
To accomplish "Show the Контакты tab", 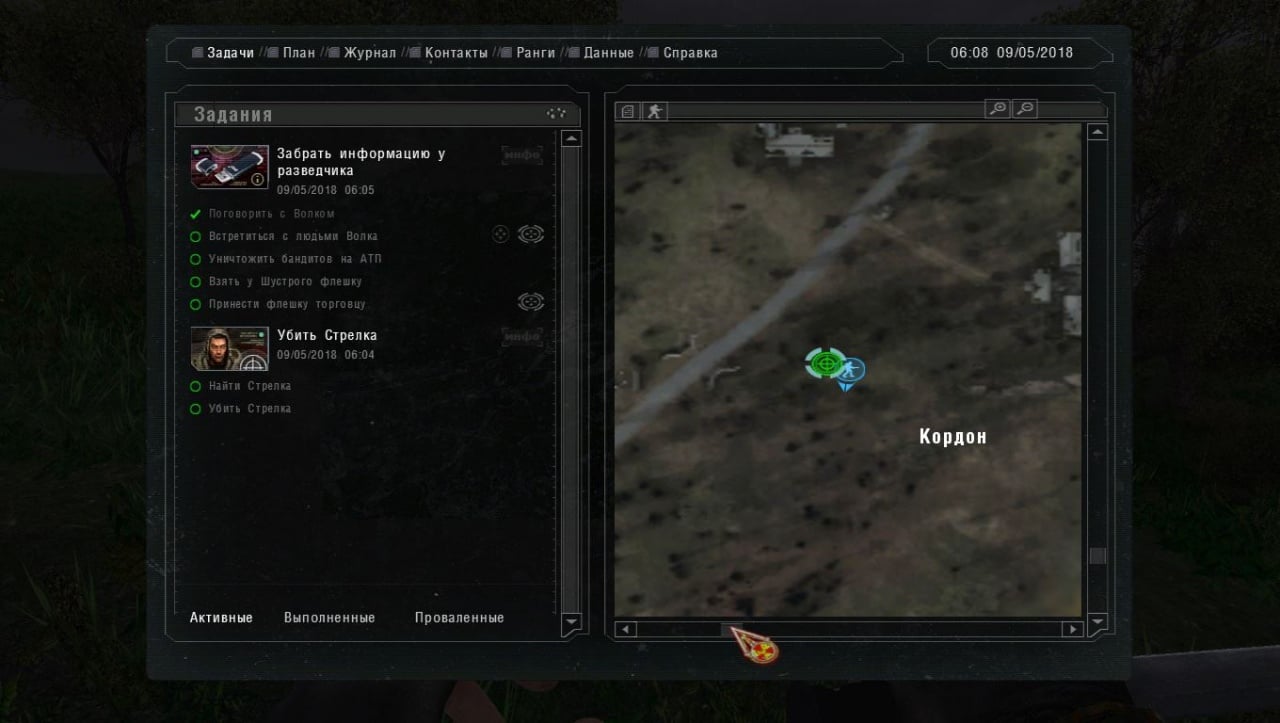I will [x=455, y=53].
